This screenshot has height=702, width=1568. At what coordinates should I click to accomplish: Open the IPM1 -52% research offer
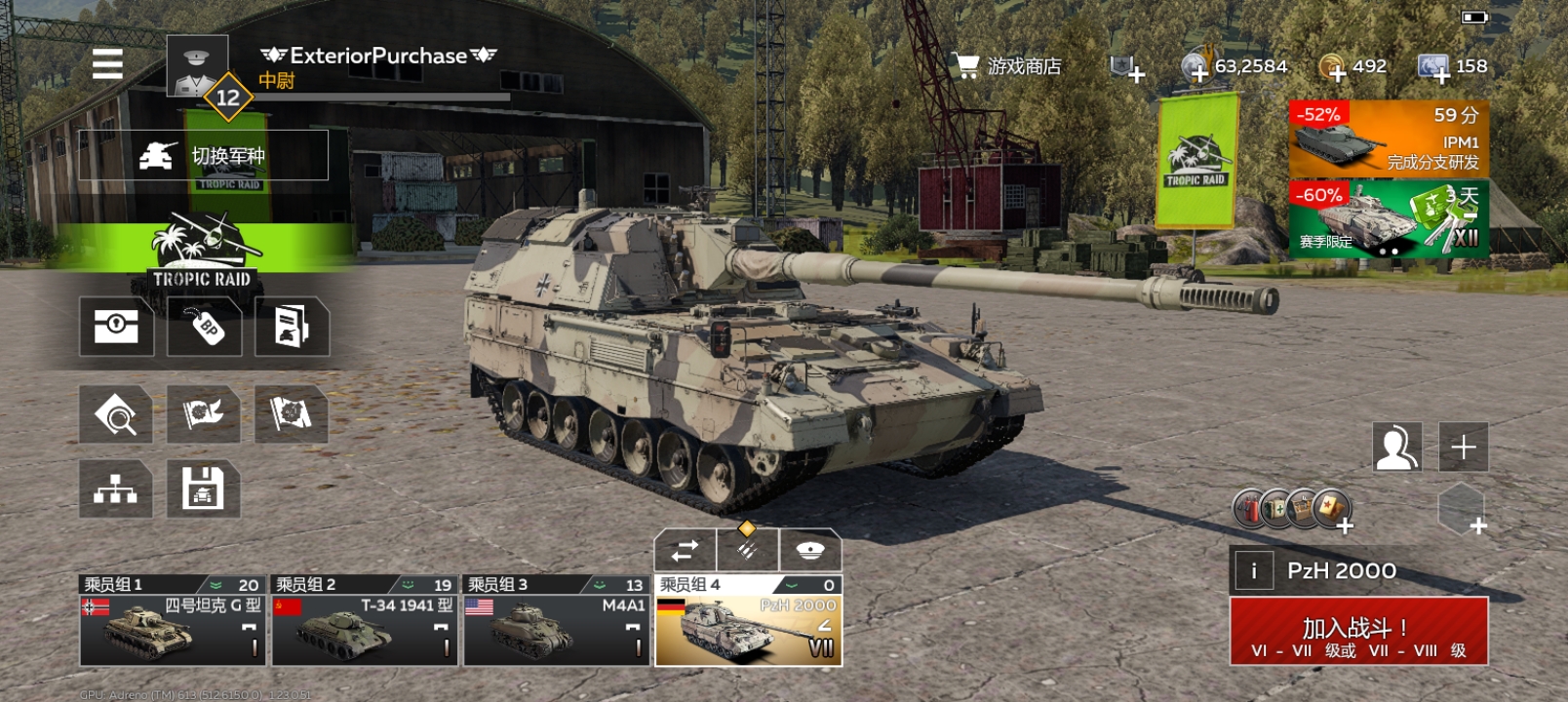tap(1389, 137)
